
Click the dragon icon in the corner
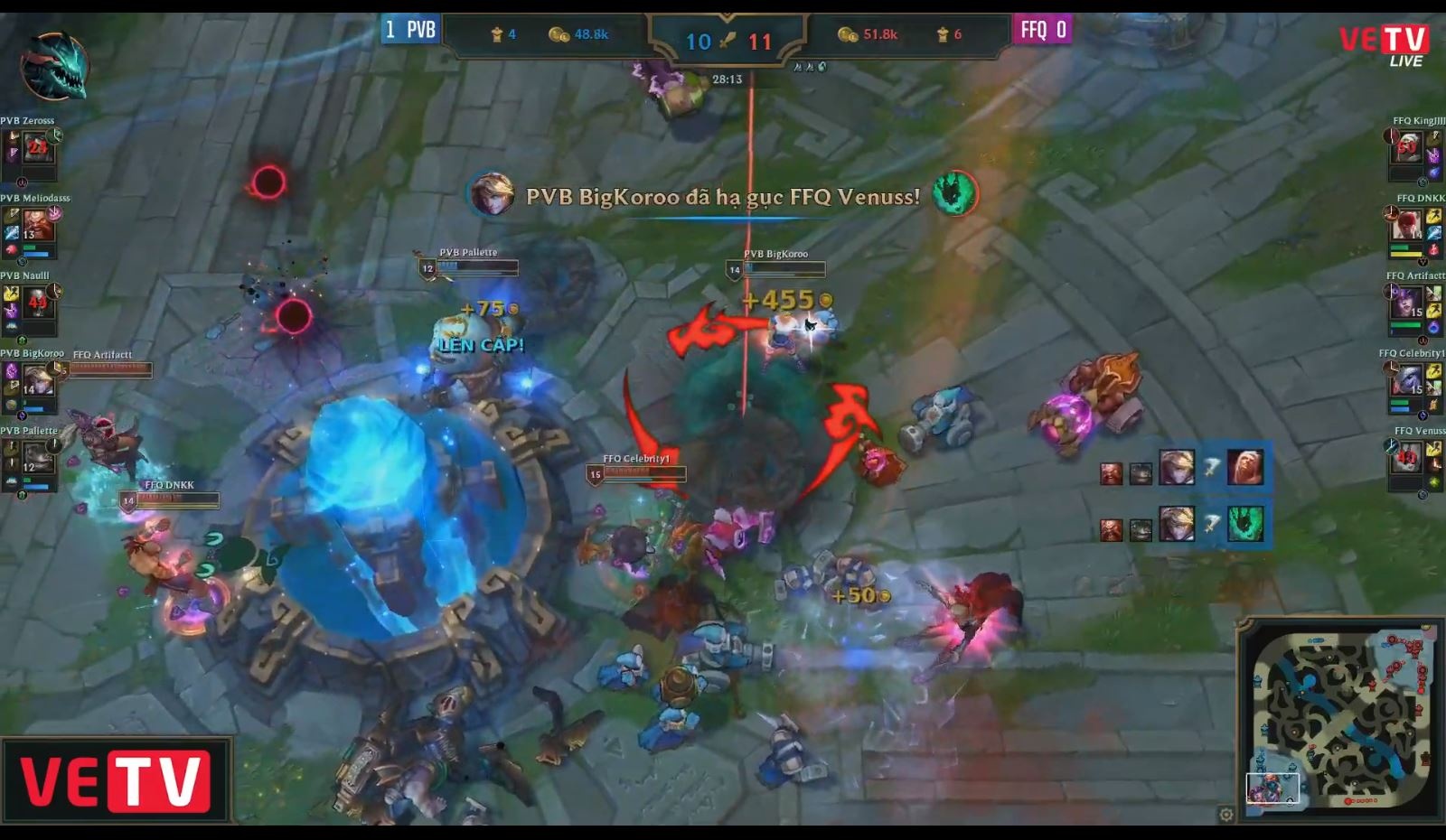click(x=54, y=65)
